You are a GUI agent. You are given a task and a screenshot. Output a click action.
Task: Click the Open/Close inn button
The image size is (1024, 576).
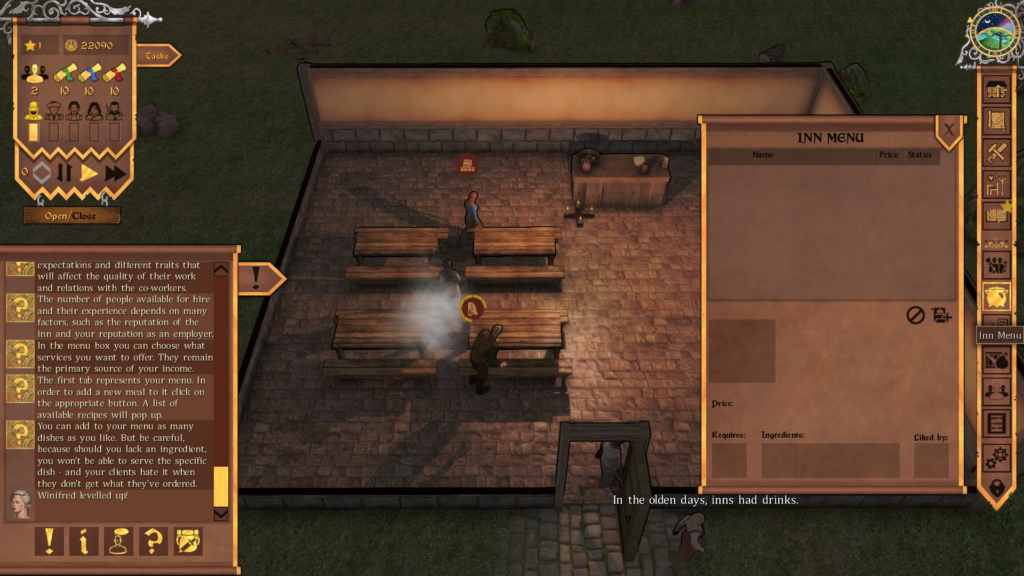click(x=72, y=215)
